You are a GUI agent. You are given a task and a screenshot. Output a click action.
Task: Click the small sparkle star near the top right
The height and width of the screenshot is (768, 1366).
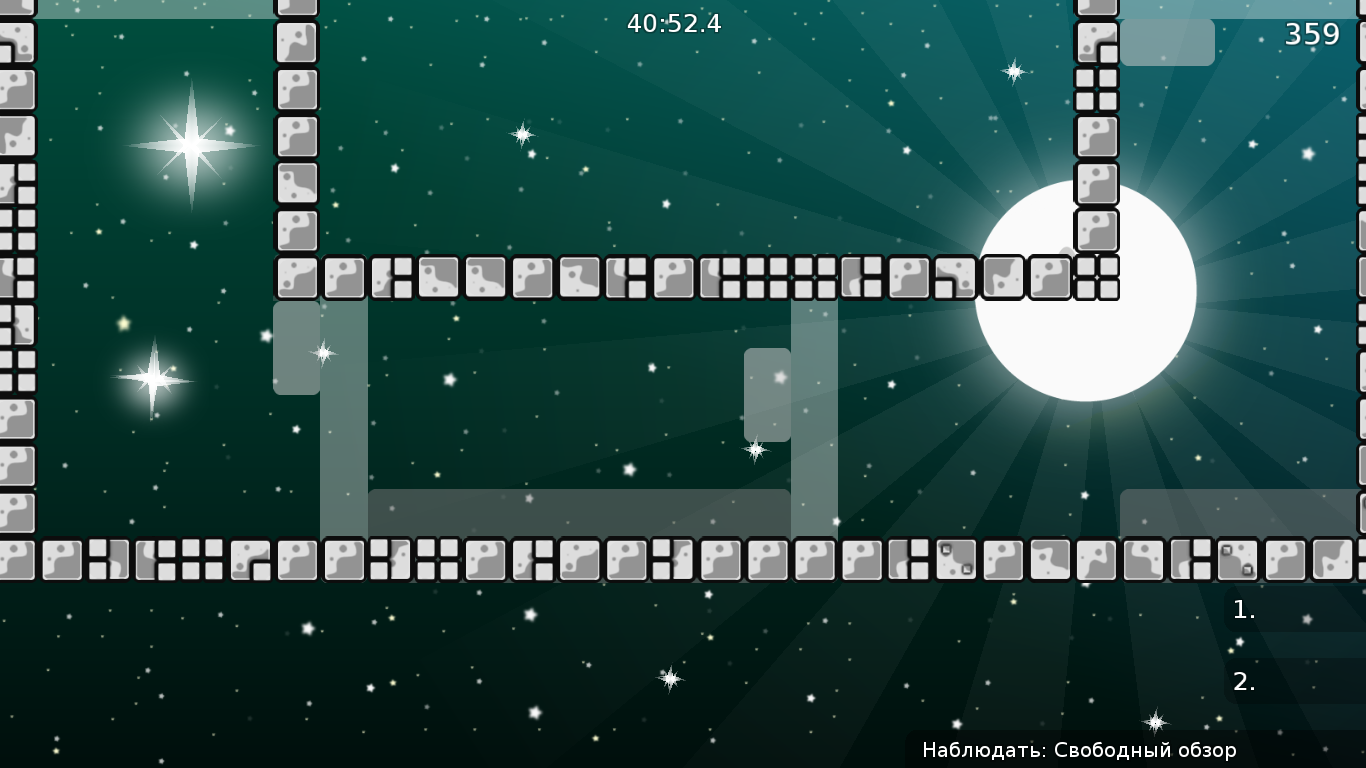(x=1014, y=71)
